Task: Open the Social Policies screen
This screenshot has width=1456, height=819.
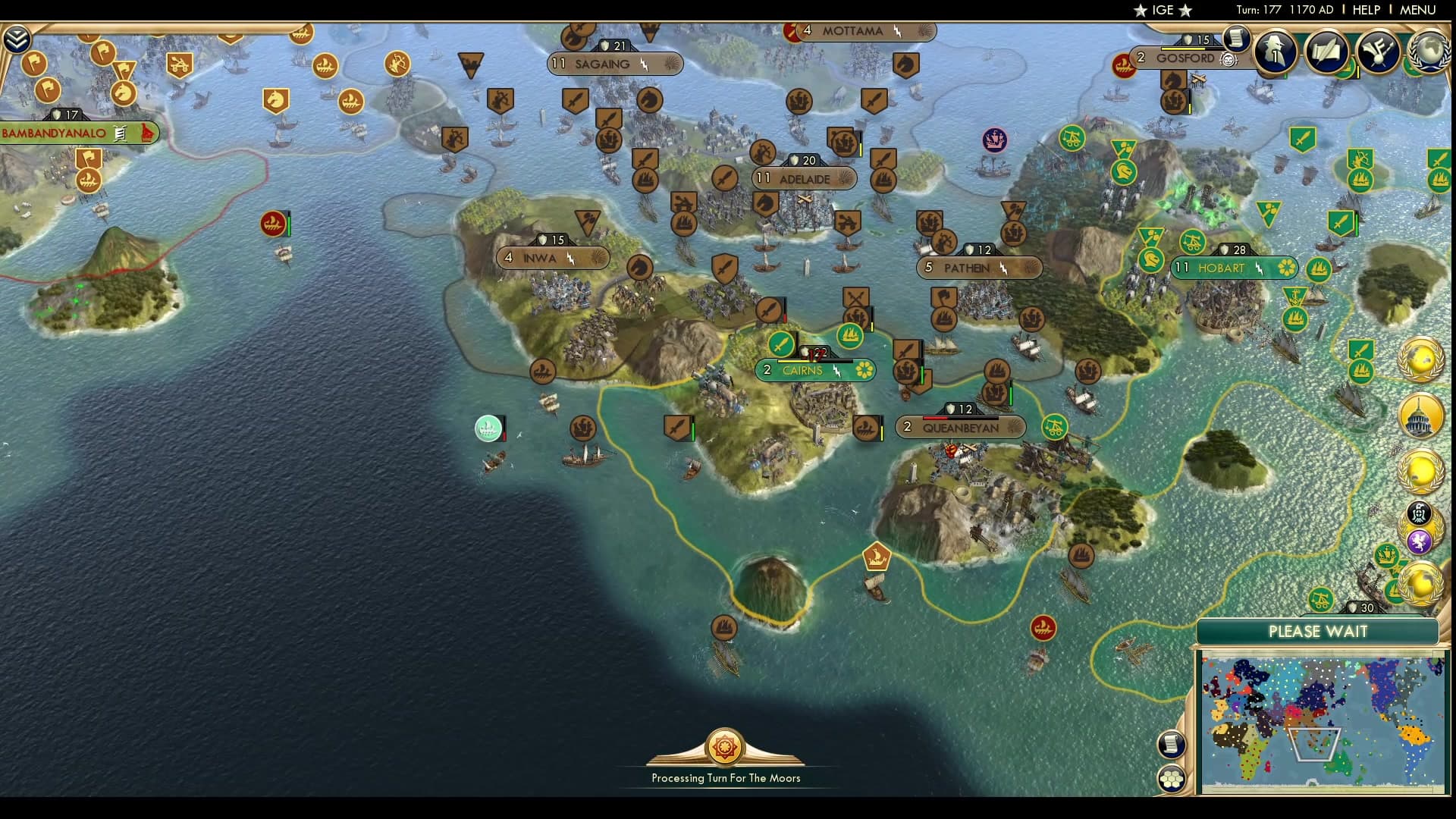Action: tap(1327, 52)
